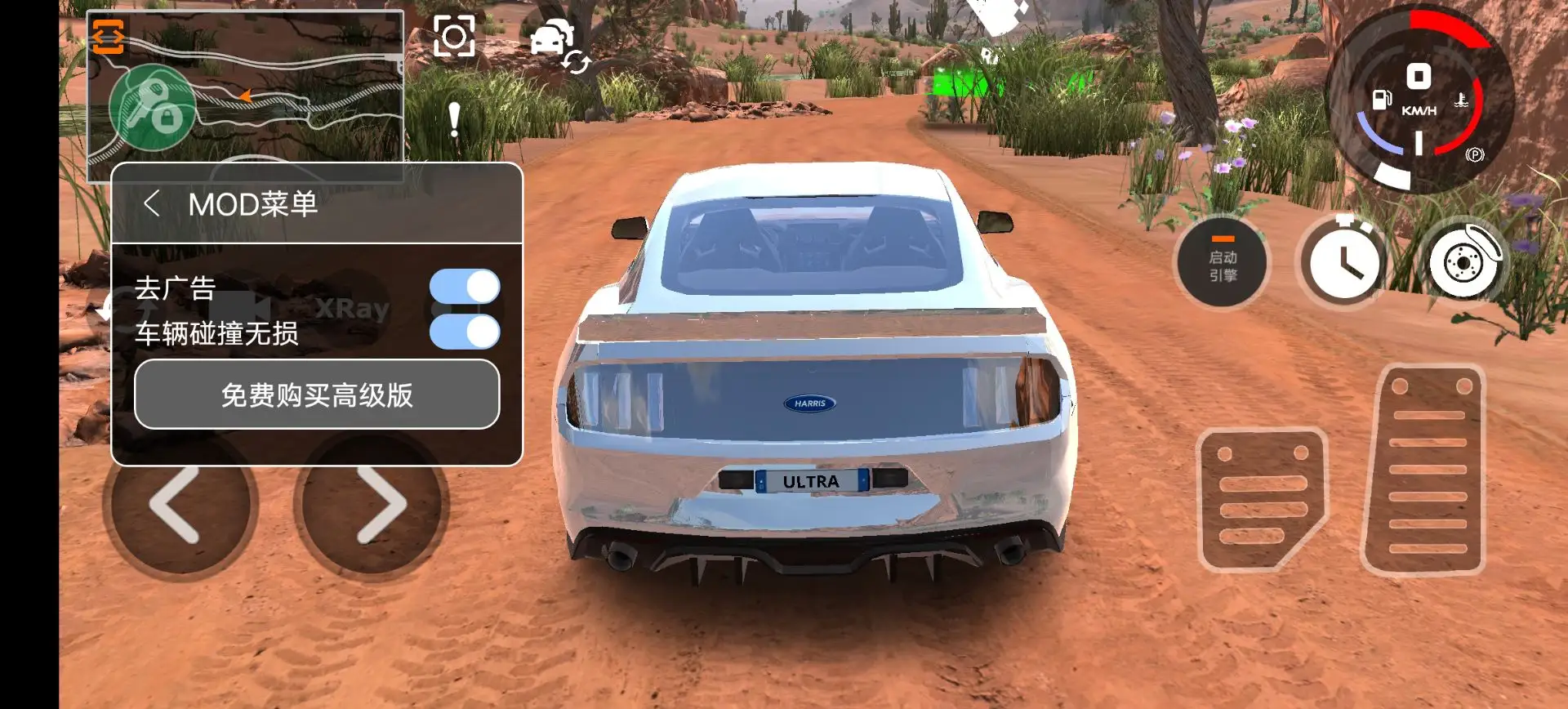1568x709 pixels.
Task: Toggle the 去广告 switch
Action: 465,287
